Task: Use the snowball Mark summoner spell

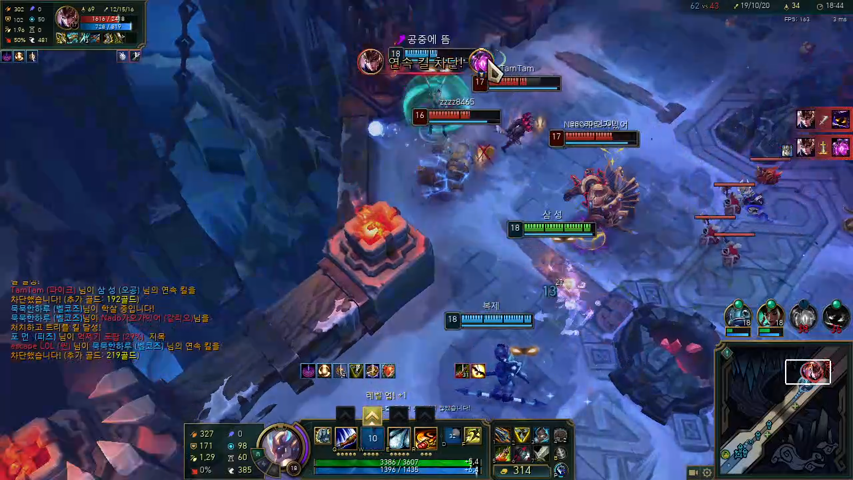Action: pos(452,435)
